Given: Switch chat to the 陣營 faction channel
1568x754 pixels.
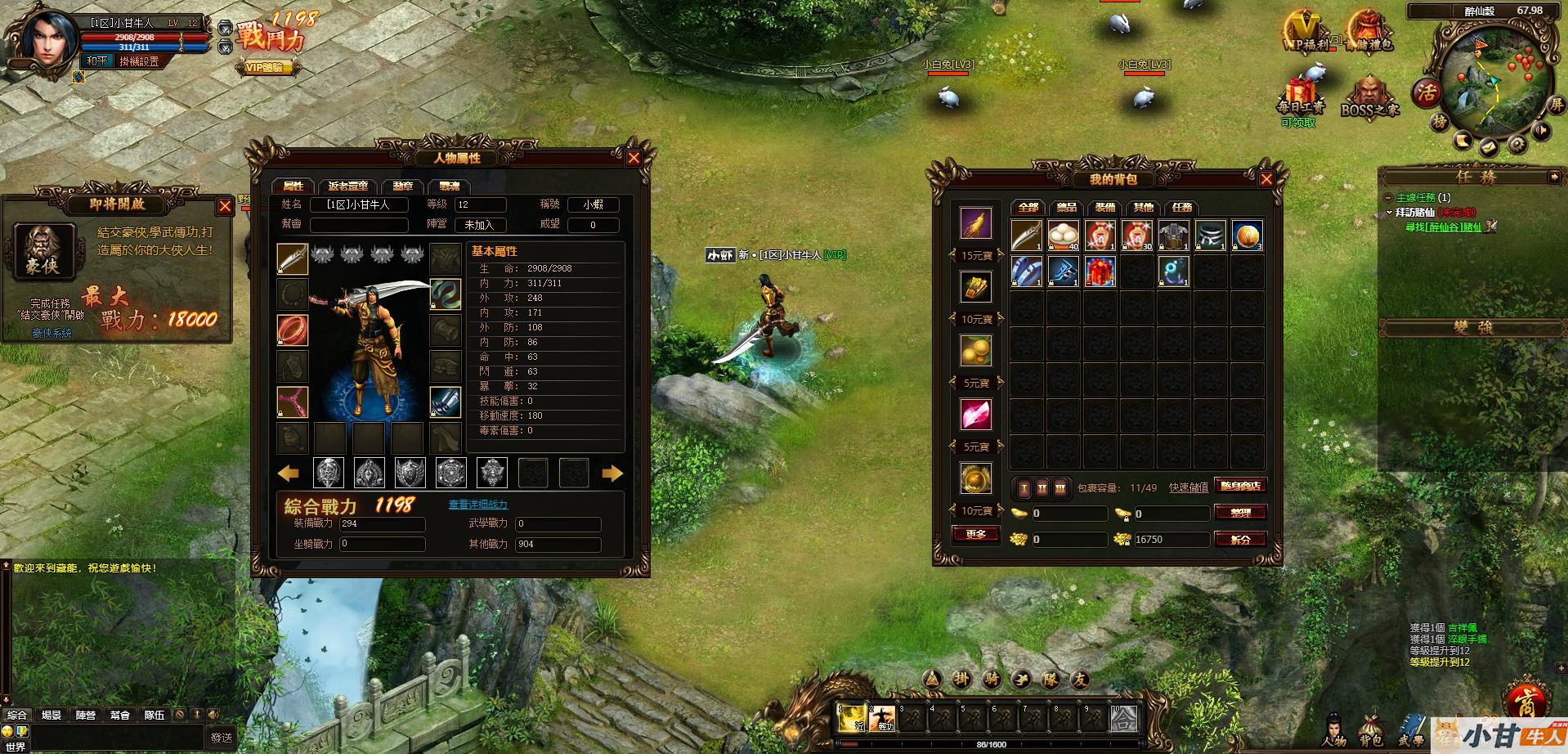Looking at the screenshot, I should (x=86, y=715).
